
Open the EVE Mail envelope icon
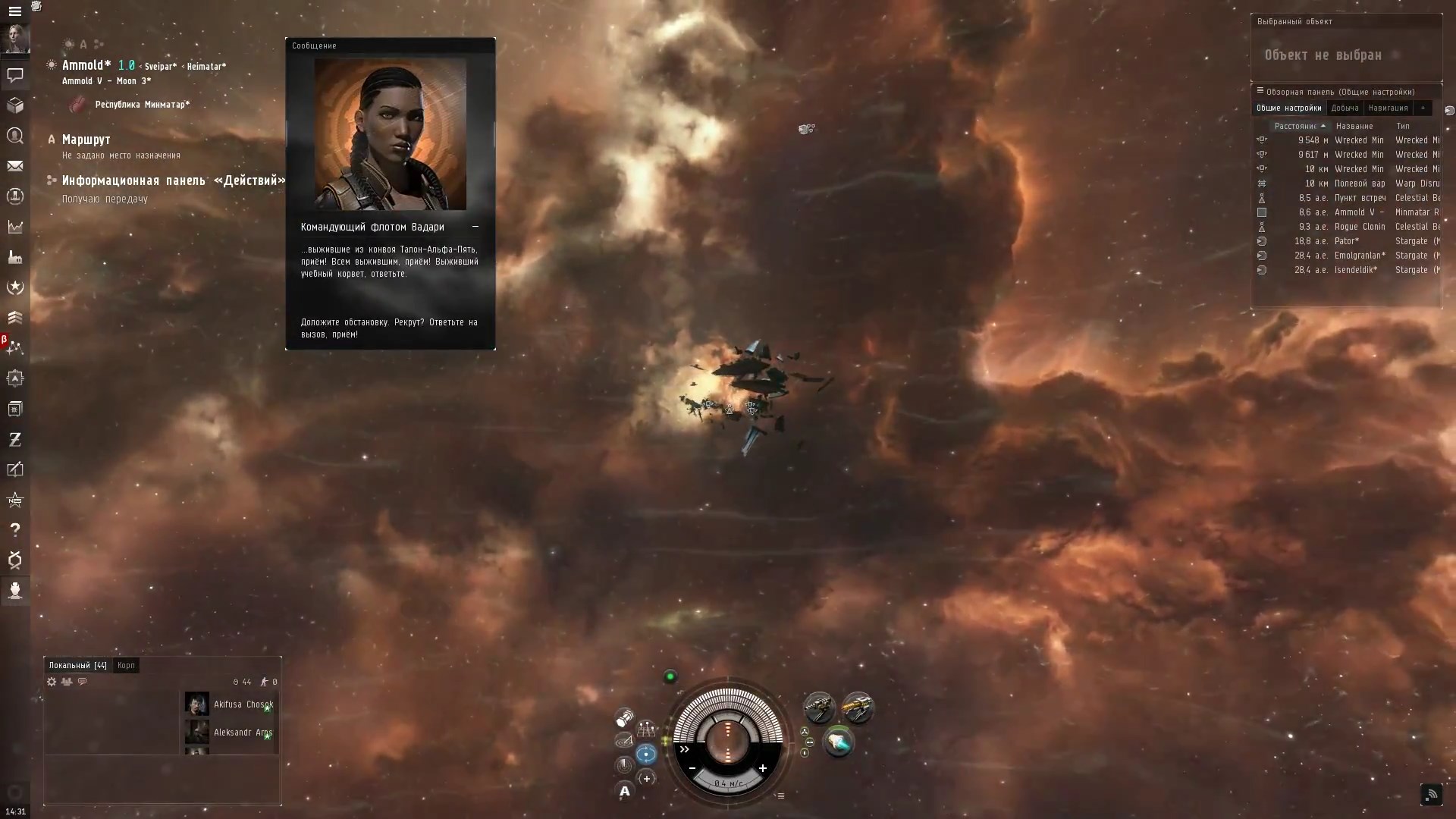coord(15,166)
